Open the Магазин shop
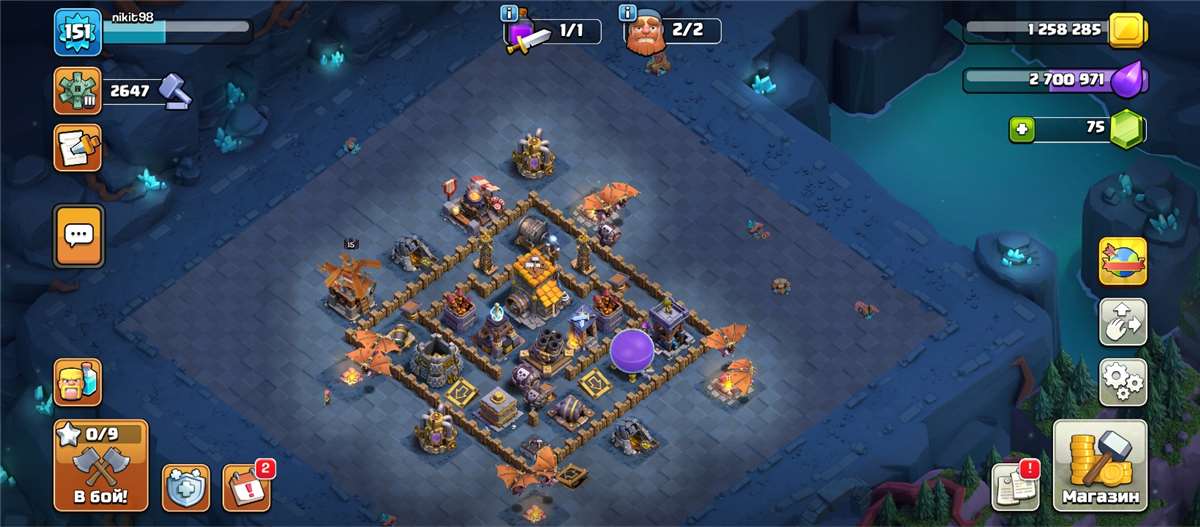The height and width of the screenshot is (527, 1200). click(x=1099, y=465)
